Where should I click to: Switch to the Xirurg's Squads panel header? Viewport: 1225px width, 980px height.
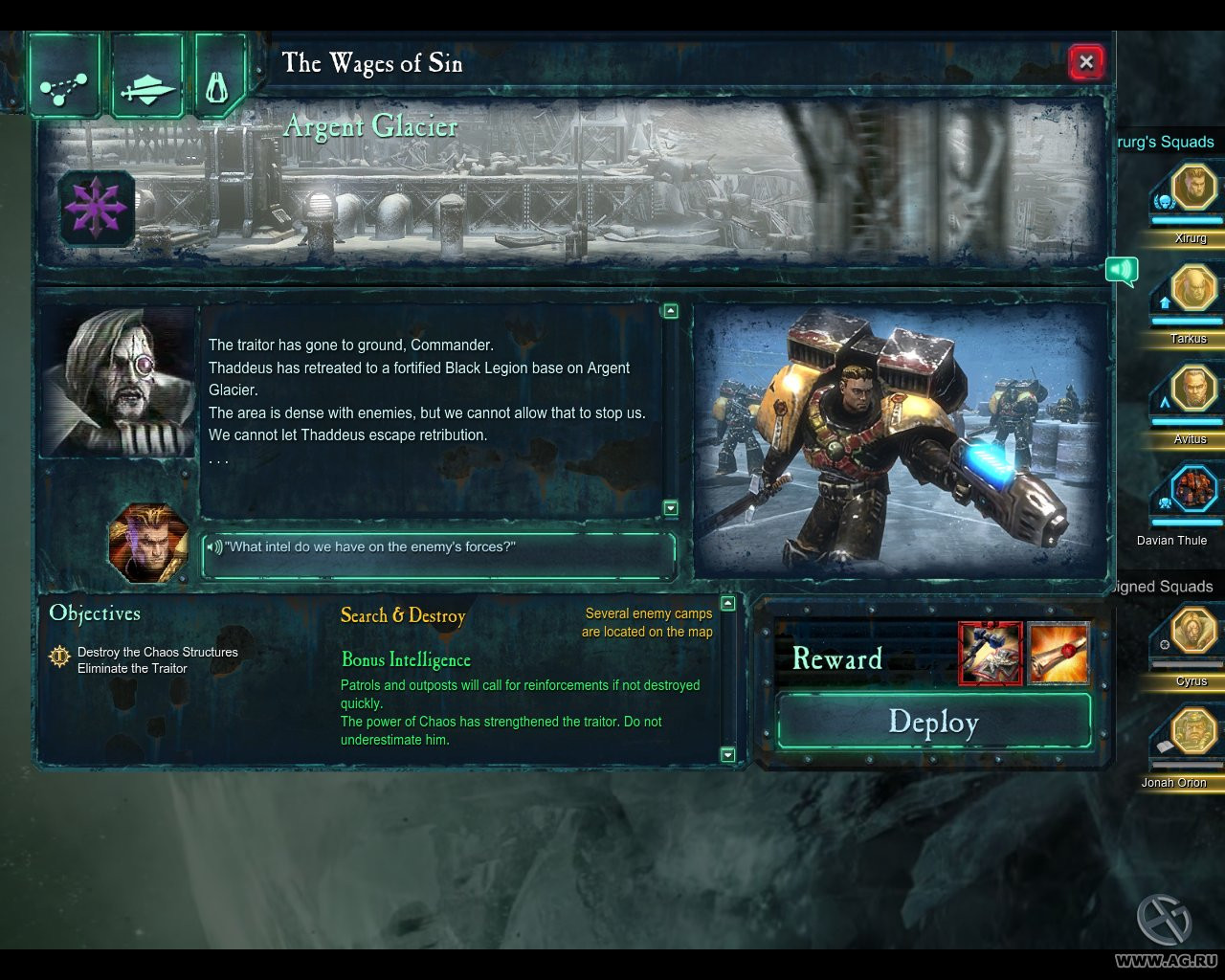[x=1166, y=141]
